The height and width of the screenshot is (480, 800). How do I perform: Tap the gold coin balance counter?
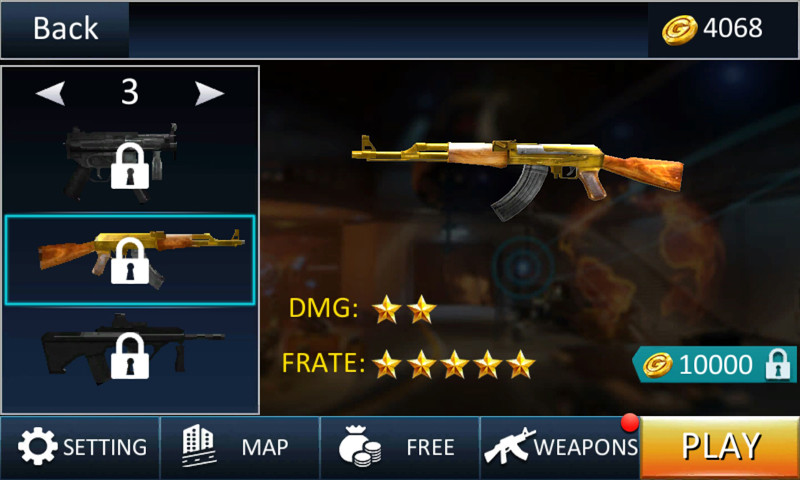[x=713, y=29]
